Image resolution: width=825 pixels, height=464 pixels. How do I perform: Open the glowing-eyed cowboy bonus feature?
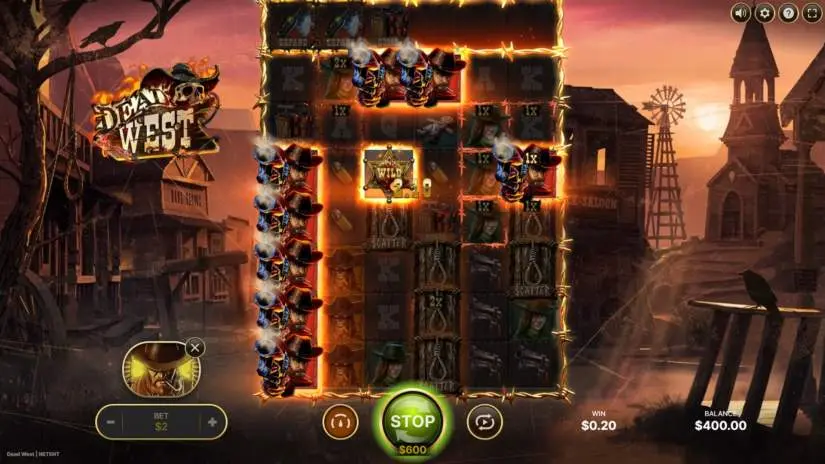coord(155,368)
